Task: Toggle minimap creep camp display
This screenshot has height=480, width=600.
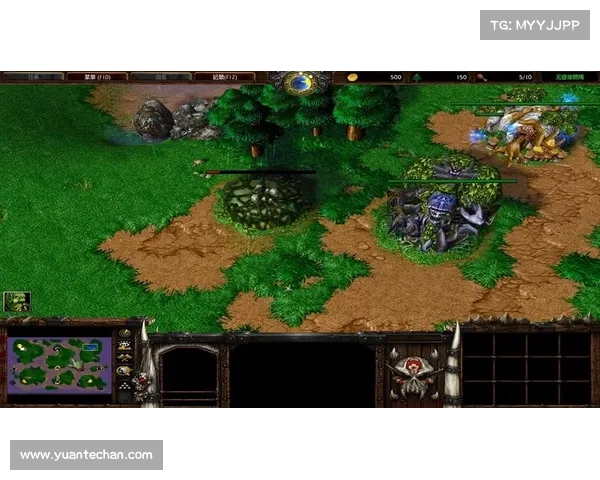Action: pos(125,370)
